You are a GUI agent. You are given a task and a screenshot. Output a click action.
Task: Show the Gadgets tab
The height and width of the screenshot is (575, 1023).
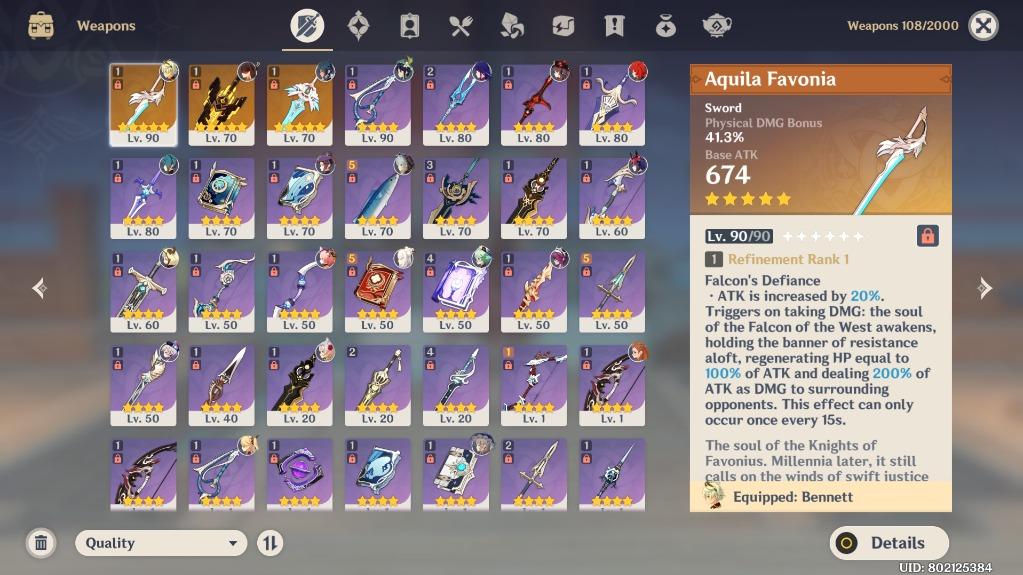(563, 26)
